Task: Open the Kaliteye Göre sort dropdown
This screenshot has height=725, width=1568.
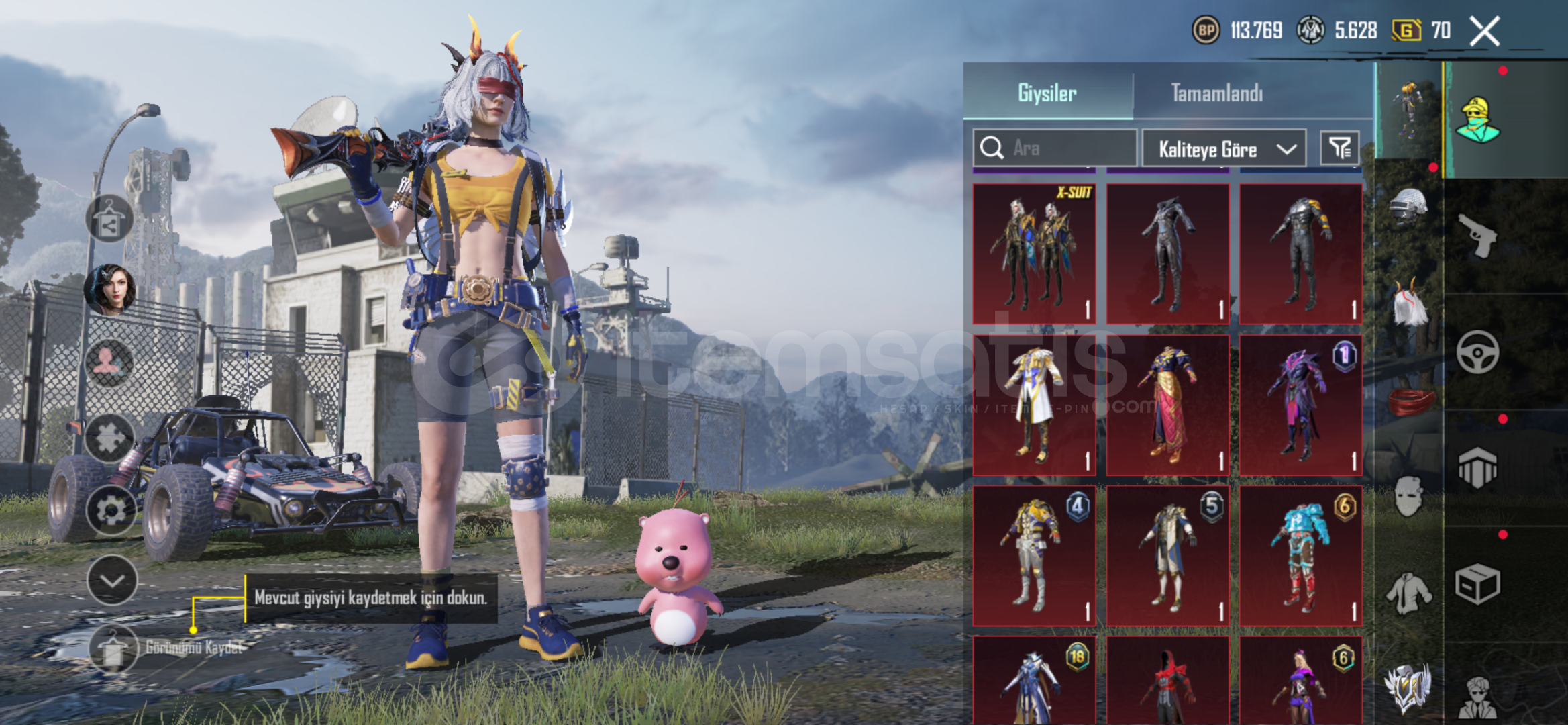Action: 1224,148
